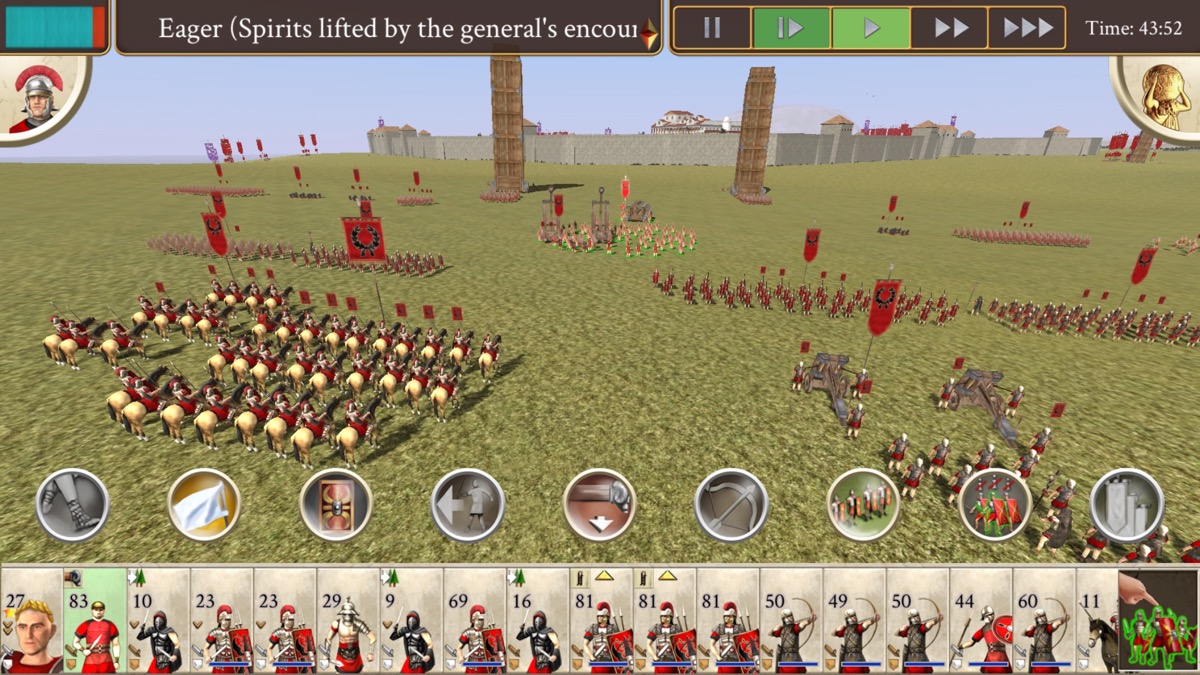Tap the green unit group thumbnail

pyautogui.click(x=1158, y=621)
